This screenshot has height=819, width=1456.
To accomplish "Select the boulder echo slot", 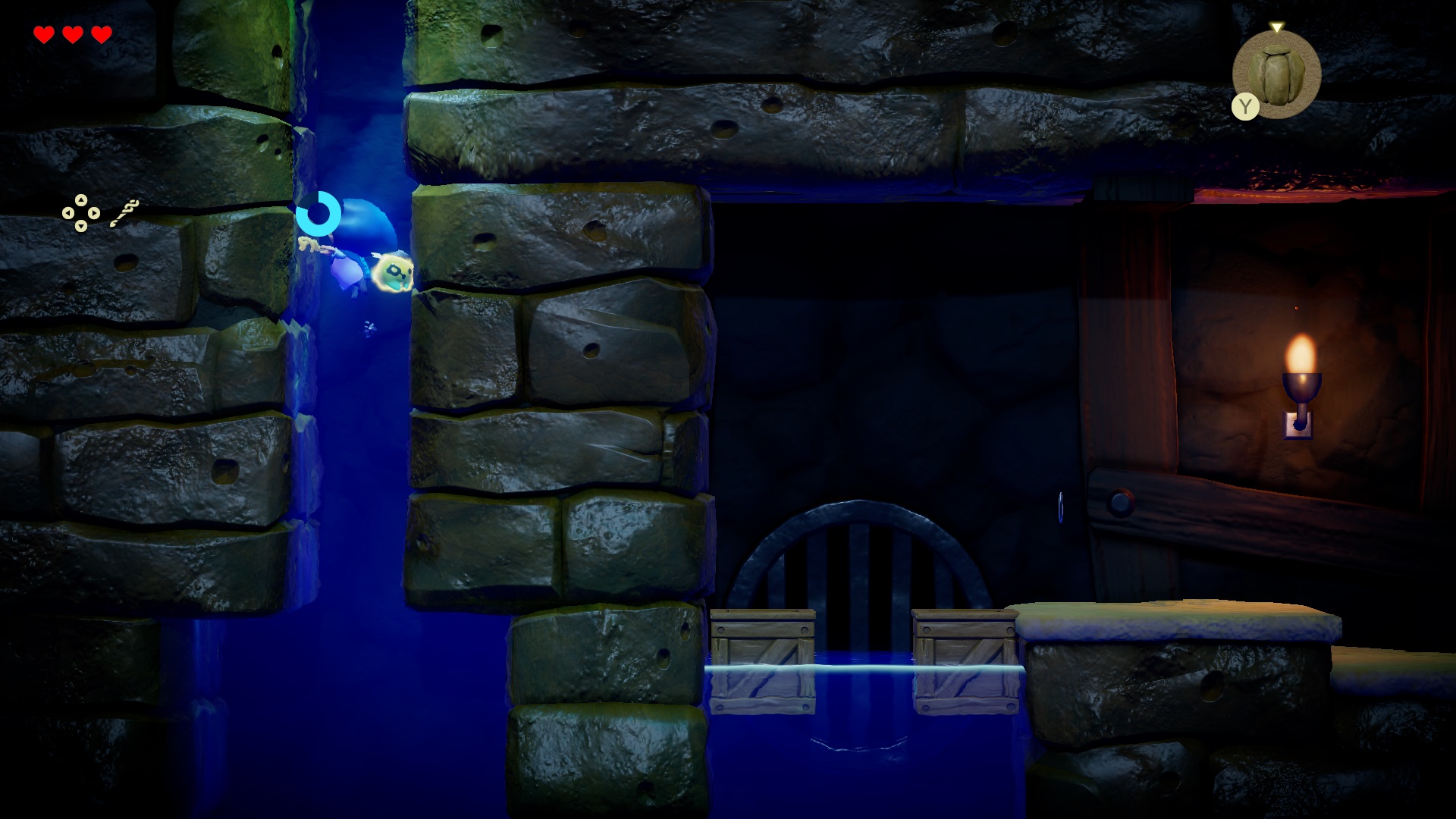I will click(x=1277, y=74).
